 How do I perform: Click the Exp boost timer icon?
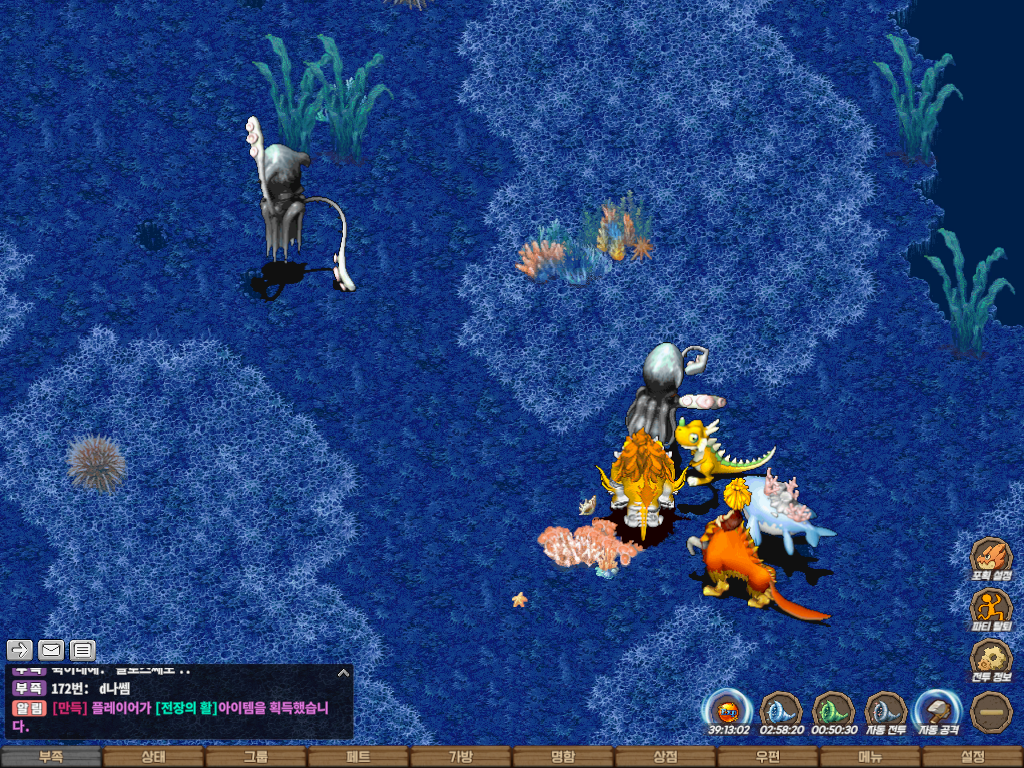pyautogui.click(x=727, y=711)
